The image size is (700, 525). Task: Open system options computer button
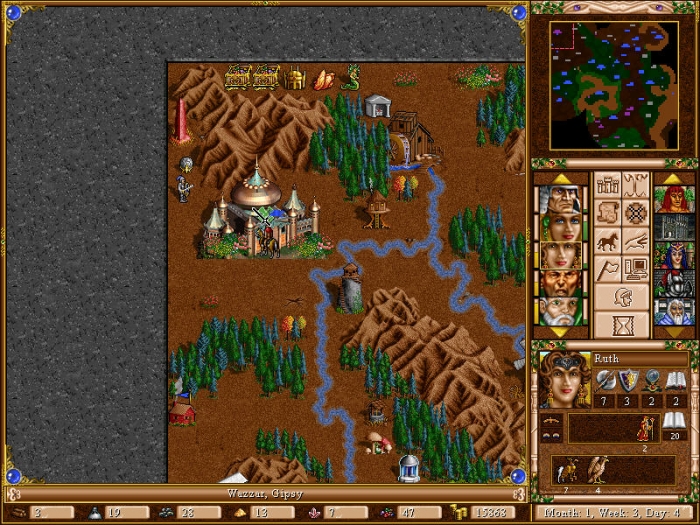(636, 269)
